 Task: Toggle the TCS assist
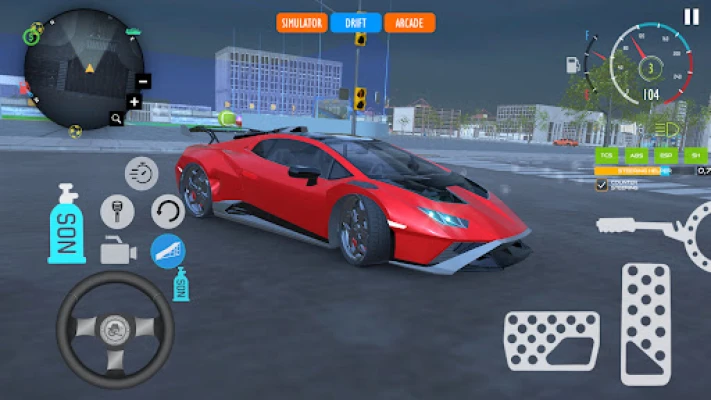(607, 155)
